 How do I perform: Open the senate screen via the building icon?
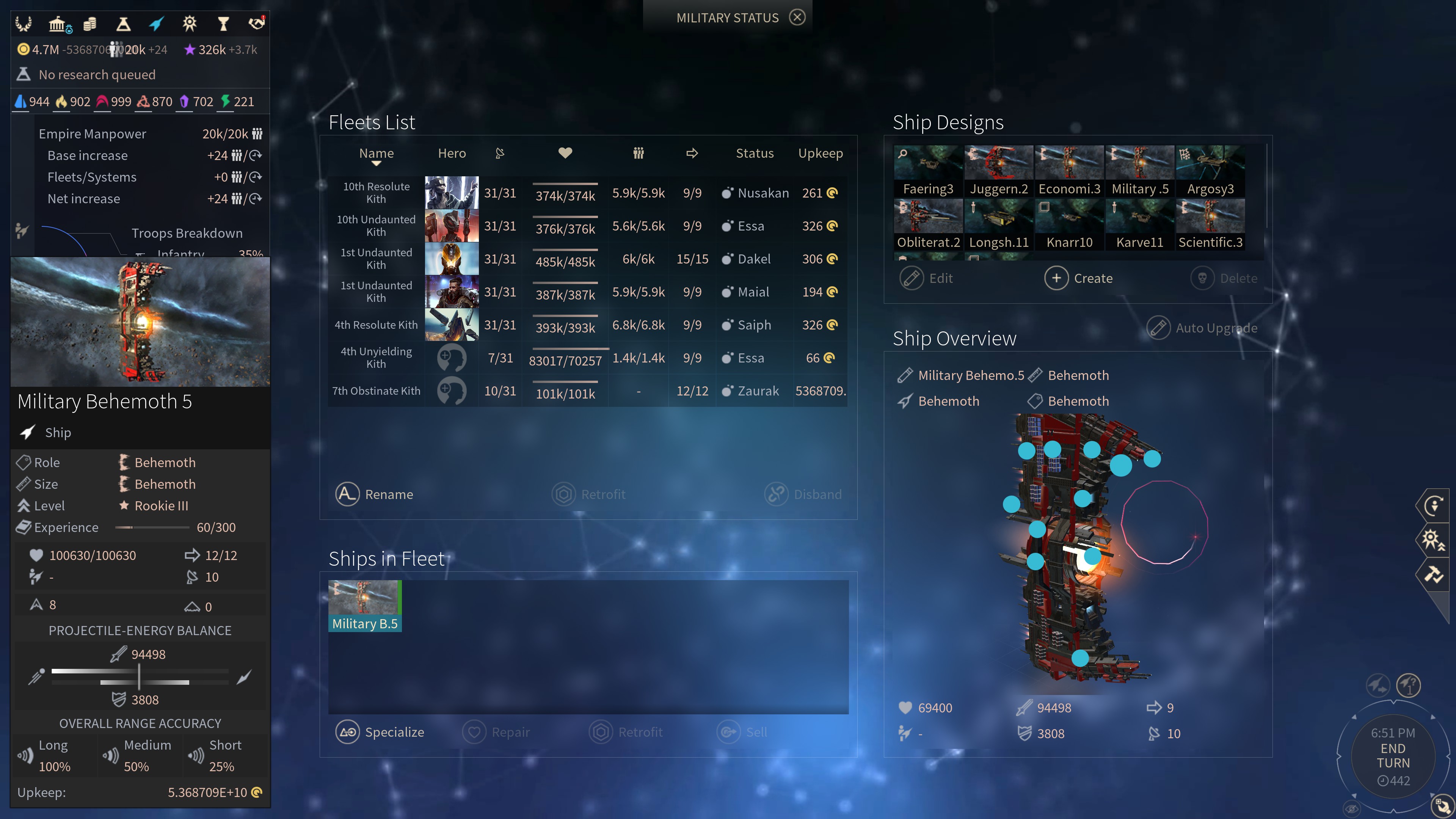(x=60, y=23)
